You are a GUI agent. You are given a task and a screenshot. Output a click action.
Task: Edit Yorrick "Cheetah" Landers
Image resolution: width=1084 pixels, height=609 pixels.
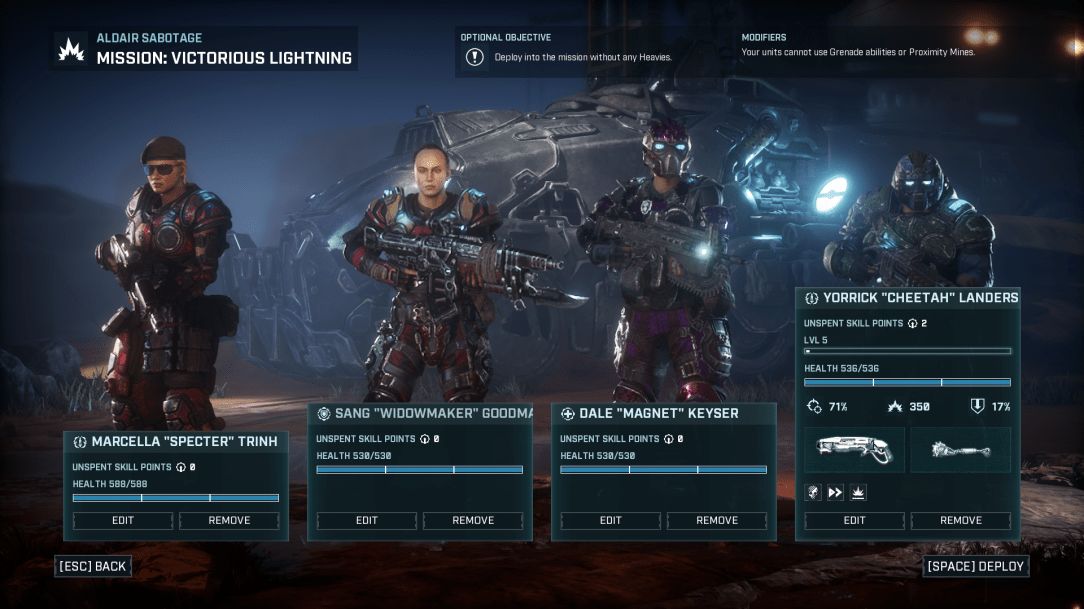tap(855, 520)
